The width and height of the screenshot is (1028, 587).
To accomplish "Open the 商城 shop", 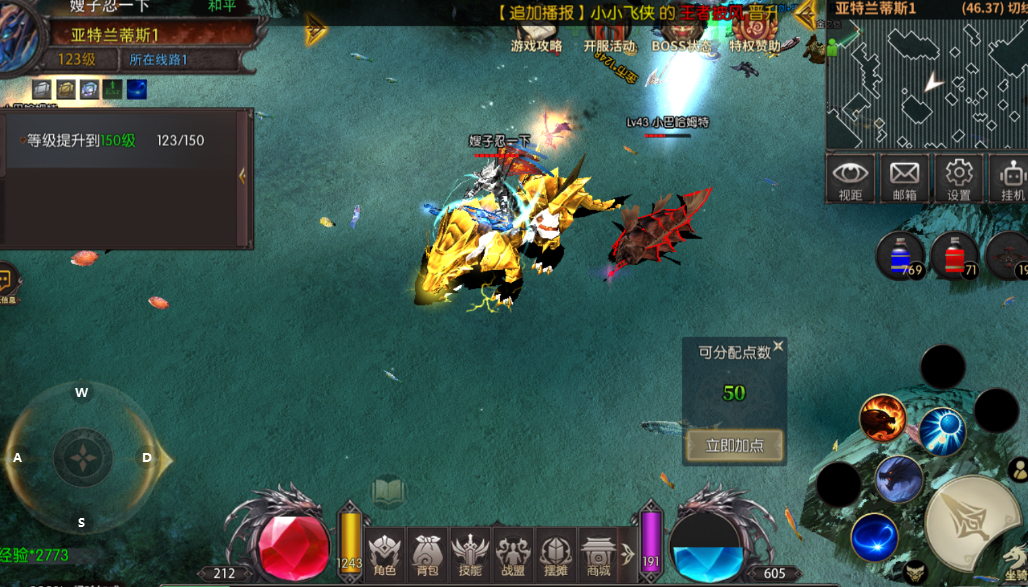I will point(598,553).
